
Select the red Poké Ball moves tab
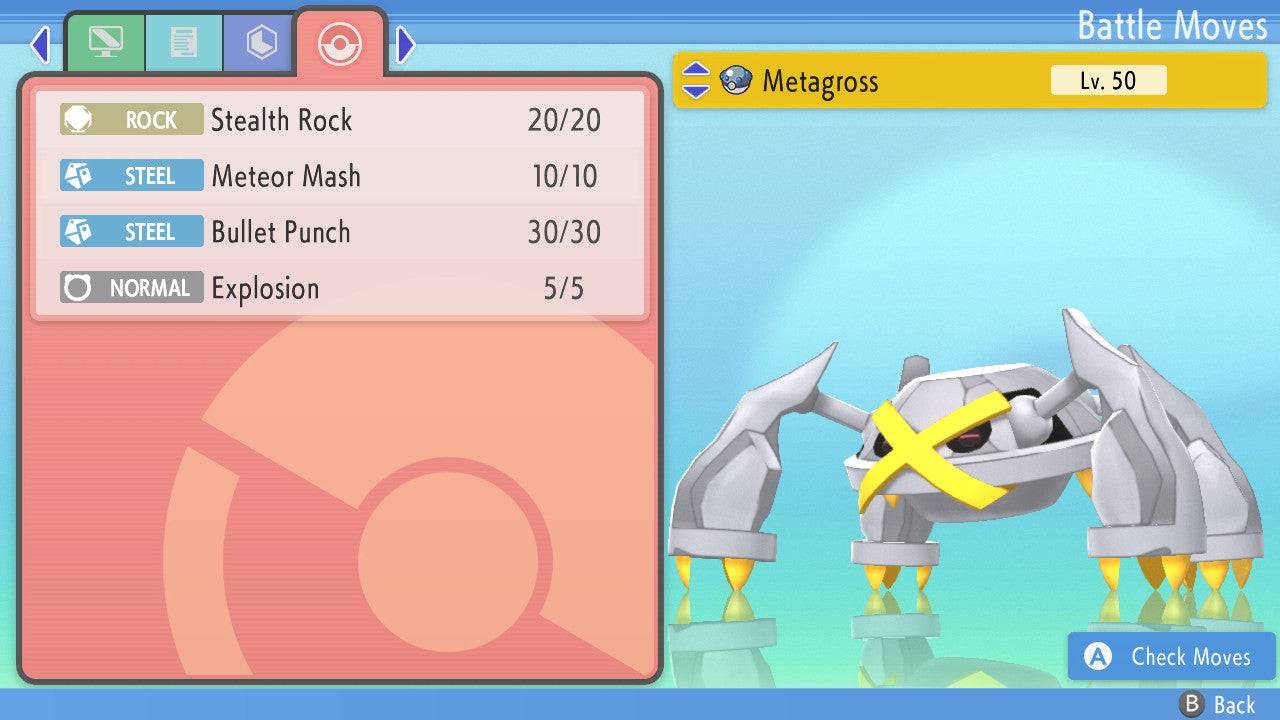tap(340, 43)
